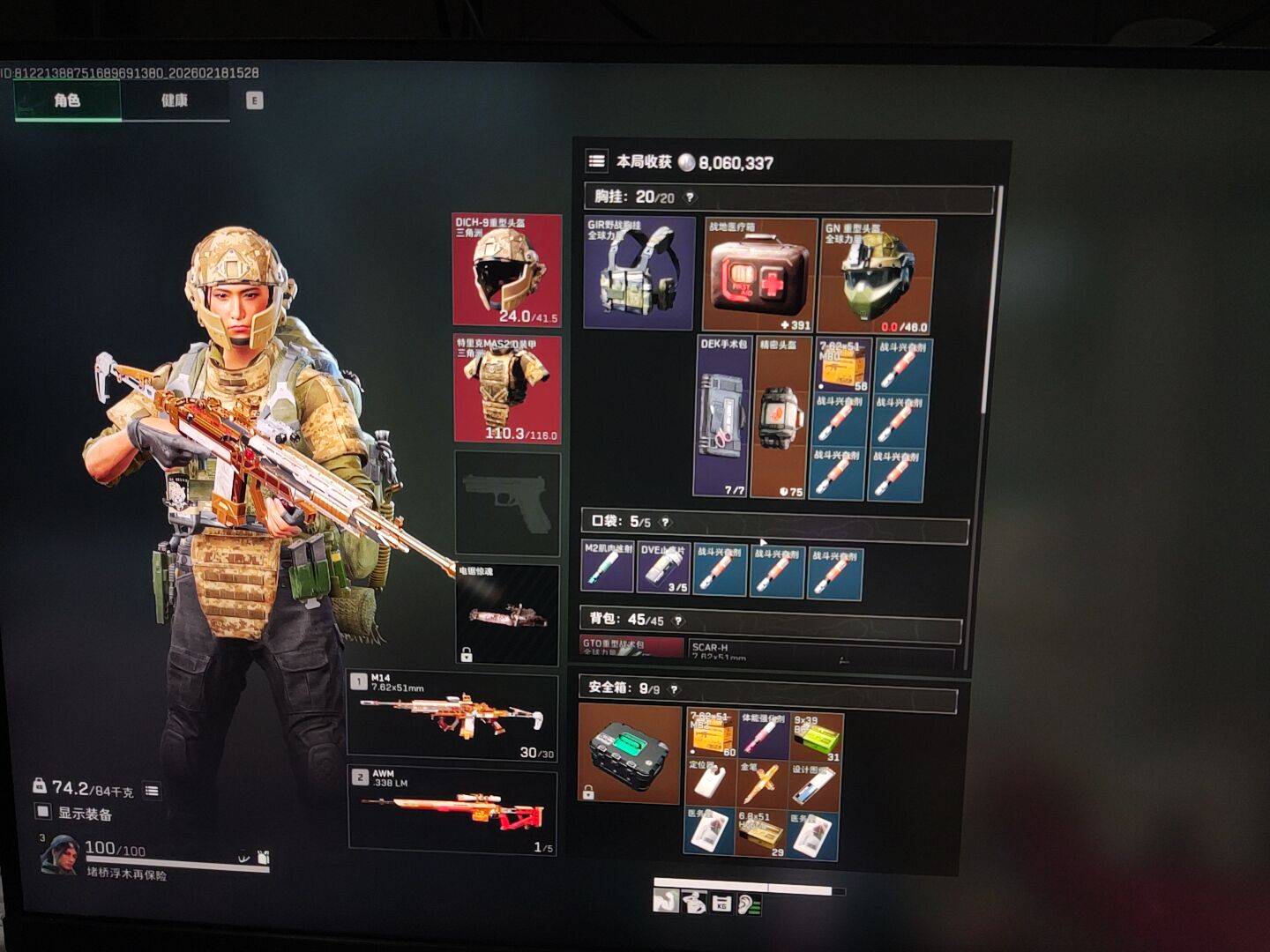Select the equipped DICH-9 heavy helmet slot

(x=507, y=270)
